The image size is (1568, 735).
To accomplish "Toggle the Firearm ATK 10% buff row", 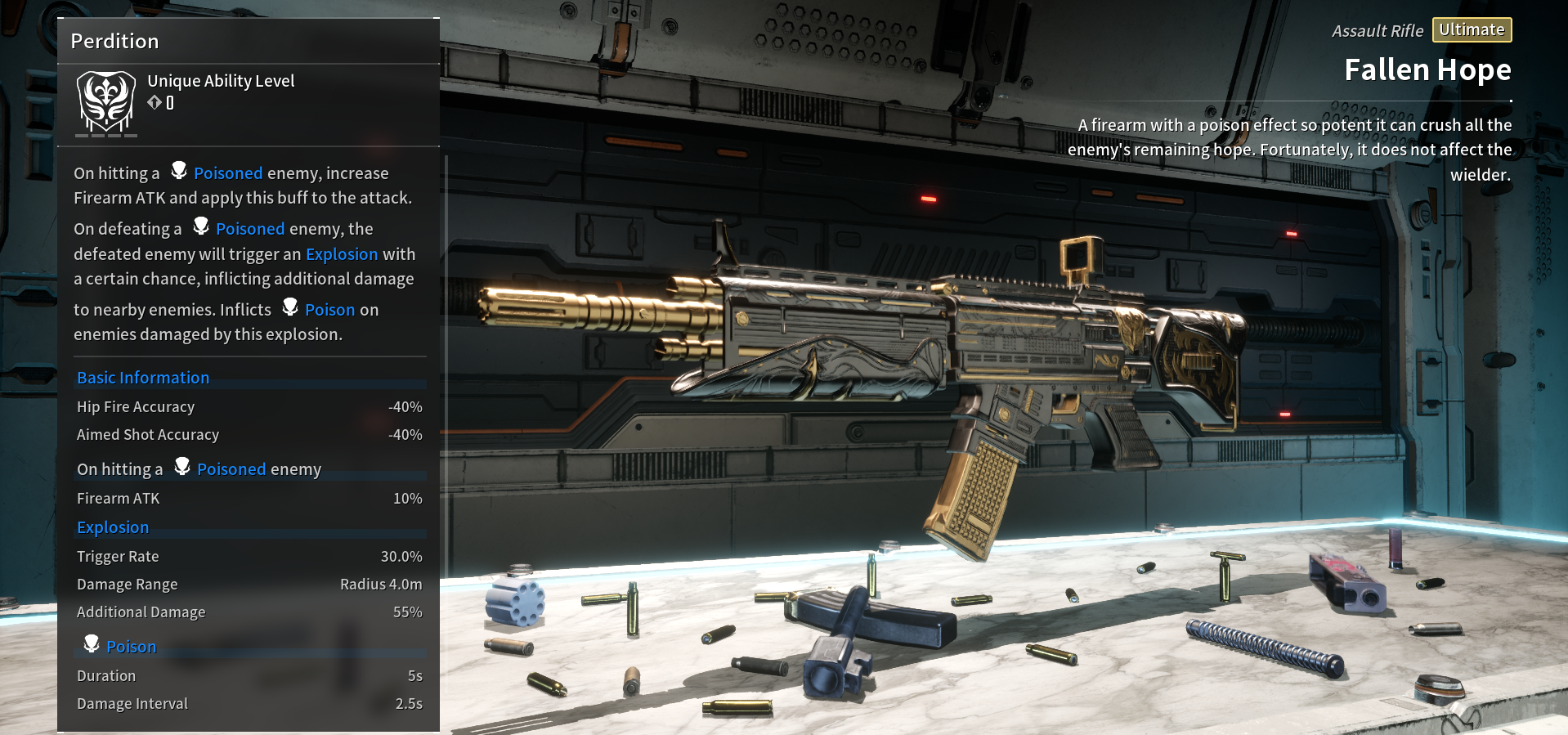I will point(249,498).
